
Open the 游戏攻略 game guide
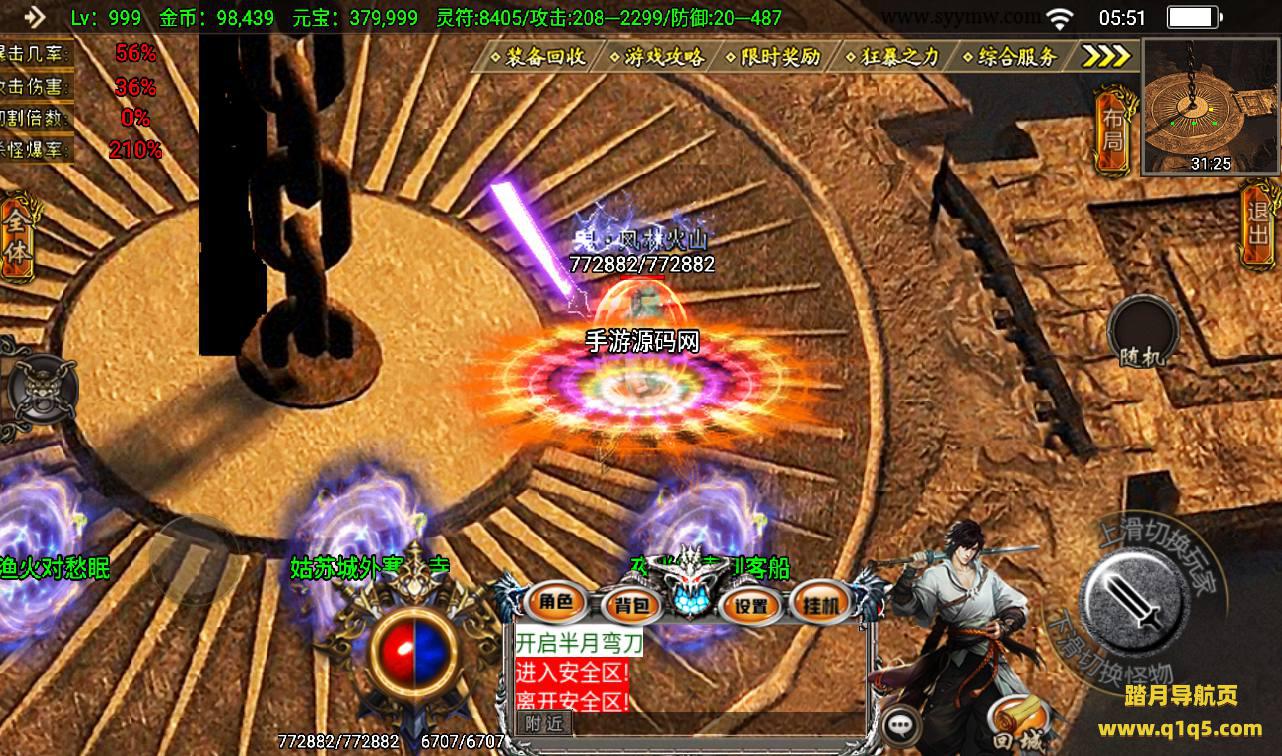(663, 57)
